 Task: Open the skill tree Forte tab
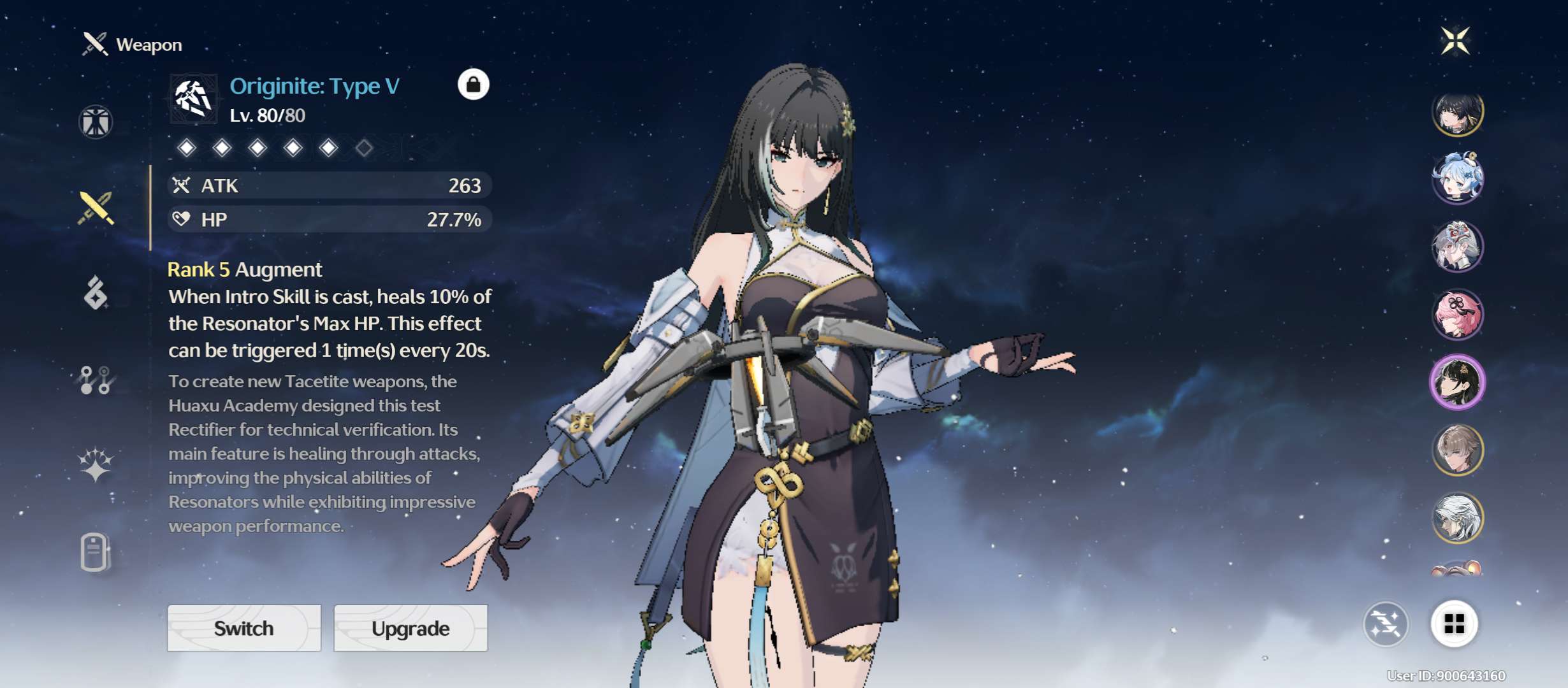[96, 380]
